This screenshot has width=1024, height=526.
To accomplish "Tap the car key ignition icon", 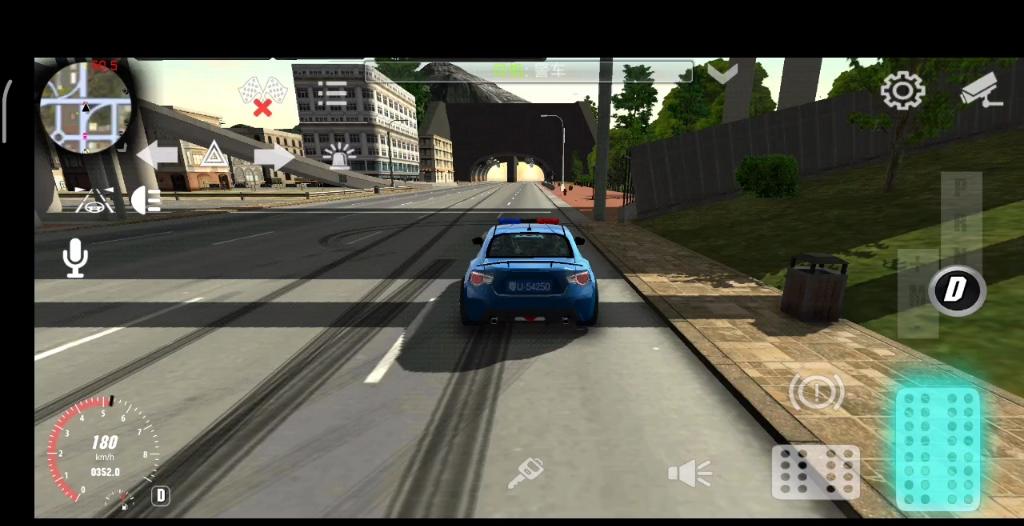I will (x=524, y=473).
